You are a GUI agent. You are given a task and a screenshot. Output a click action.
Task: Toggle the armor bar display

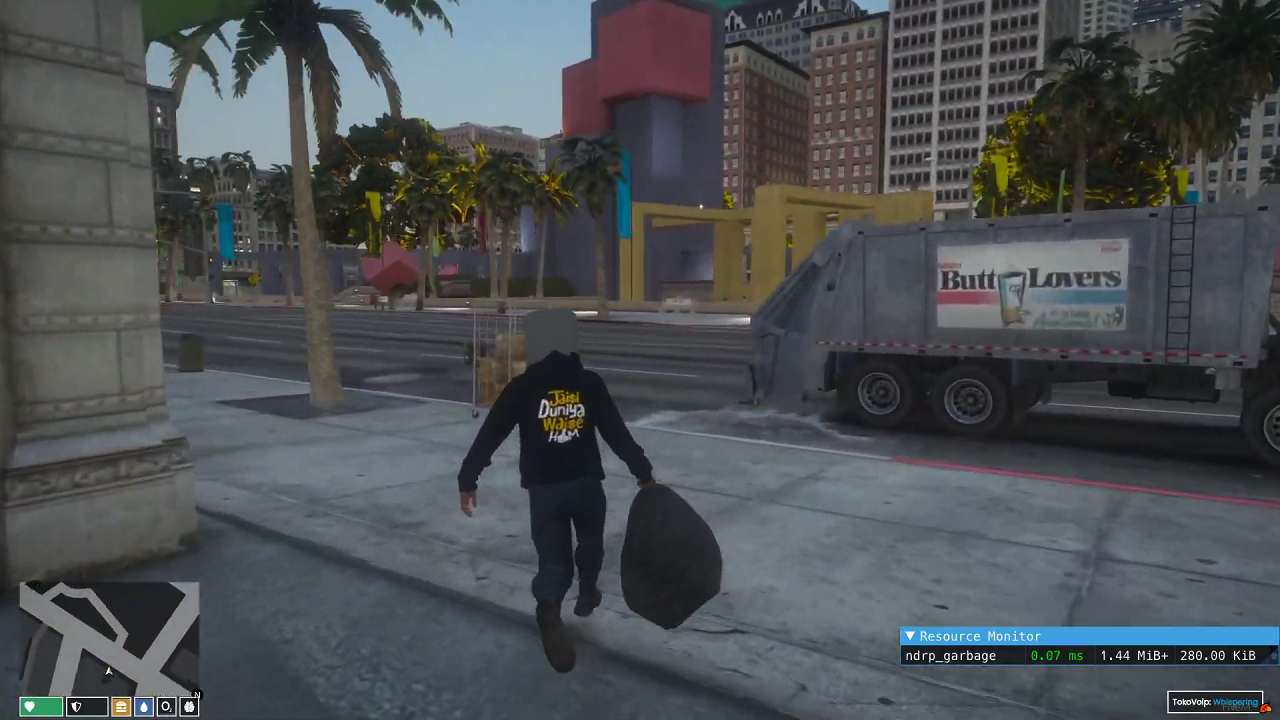tap(90, 707)
